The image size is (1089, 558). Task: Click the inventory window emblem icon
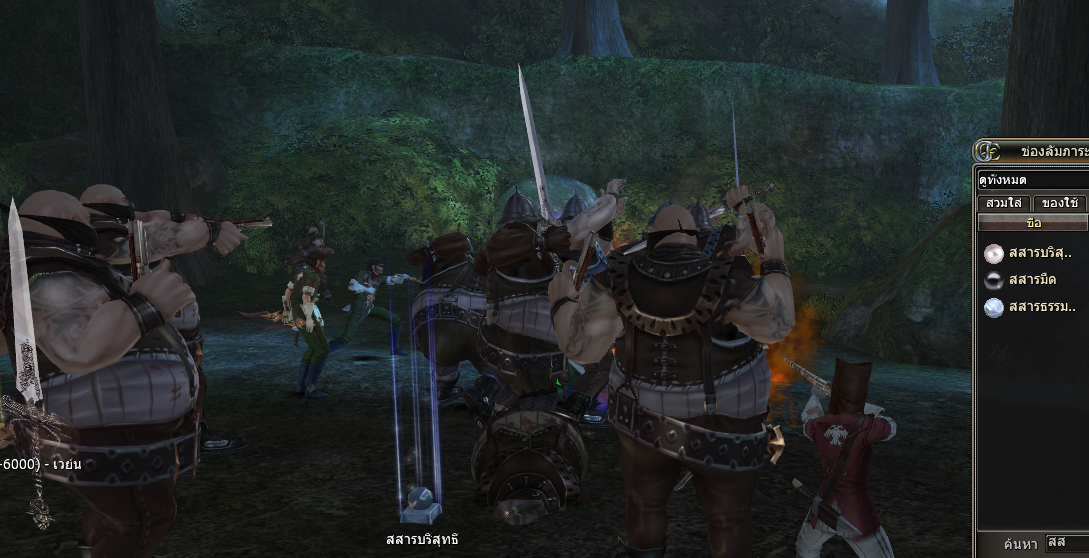click(988, 152)
